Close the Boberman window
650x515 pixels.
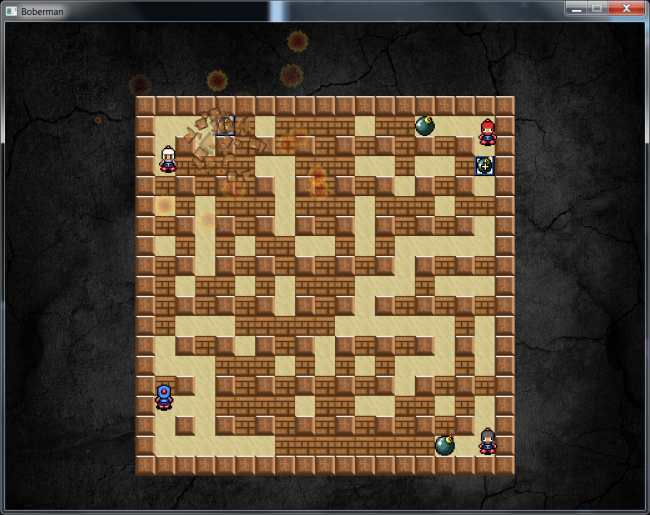pos(625,8)
